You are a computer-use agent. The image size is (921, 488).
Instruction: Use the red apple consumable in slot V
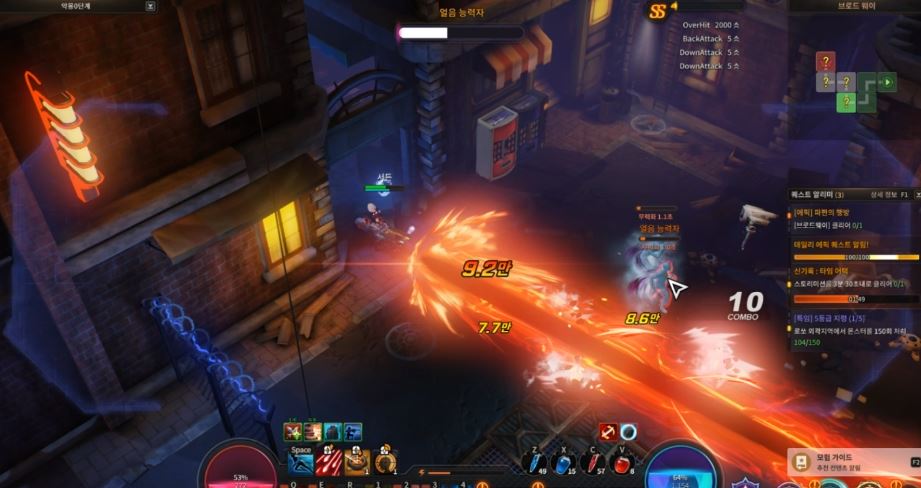click(x=624, y=462)
